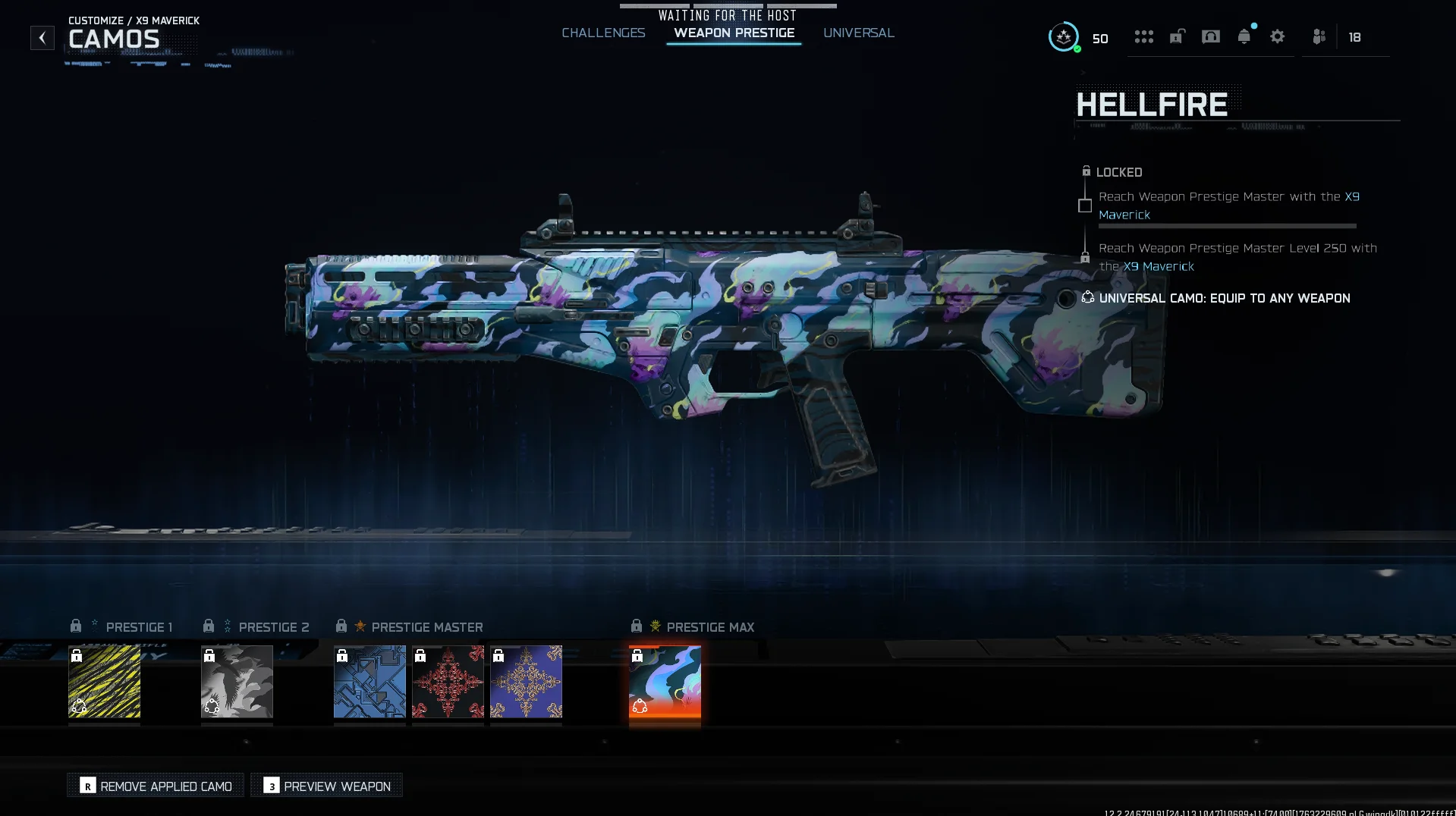Open the camera icon in top bar
The width and height of the screenshot is (1456, 816).
pos(1210,36)
